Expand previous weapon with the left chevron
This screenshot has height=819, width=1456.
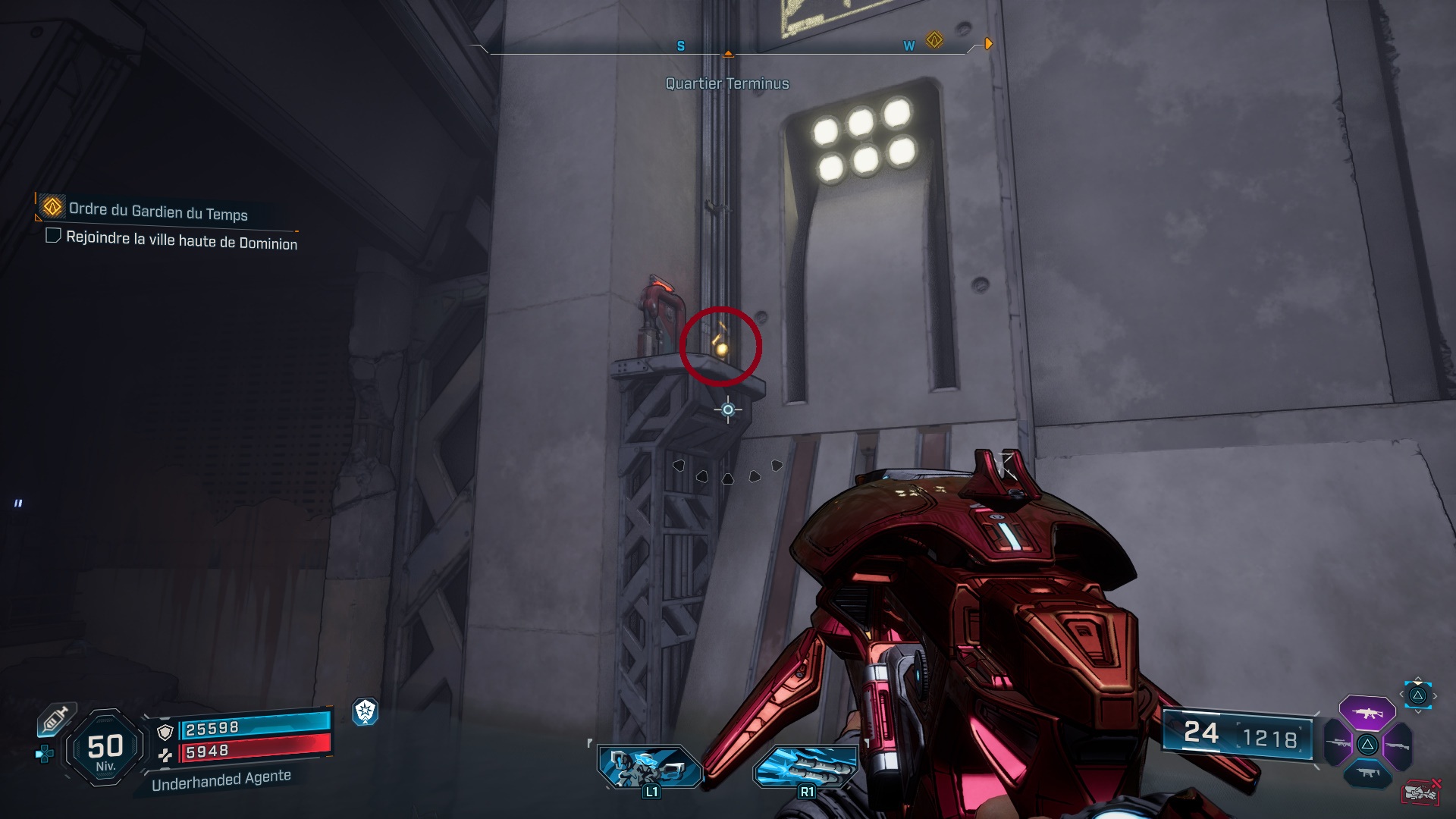click(1401, 694)
